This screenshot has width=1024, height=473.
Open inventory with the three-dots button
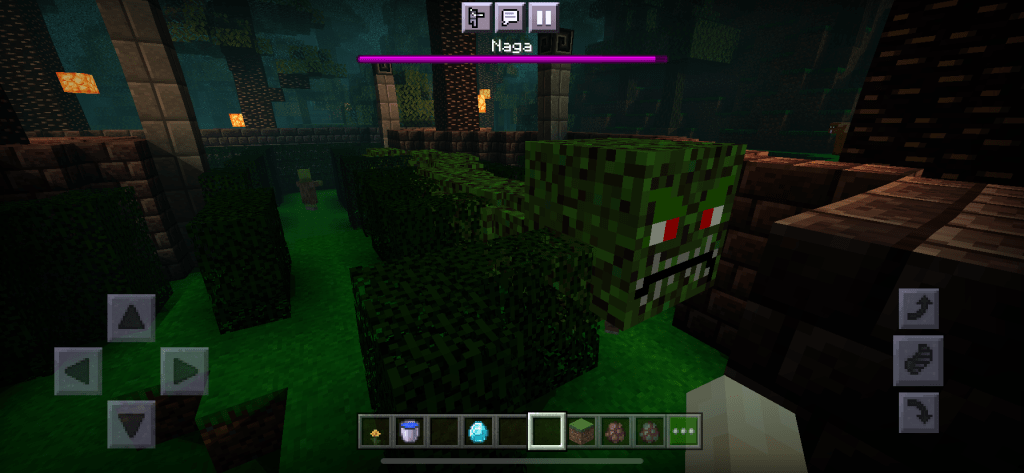(686, 431)
